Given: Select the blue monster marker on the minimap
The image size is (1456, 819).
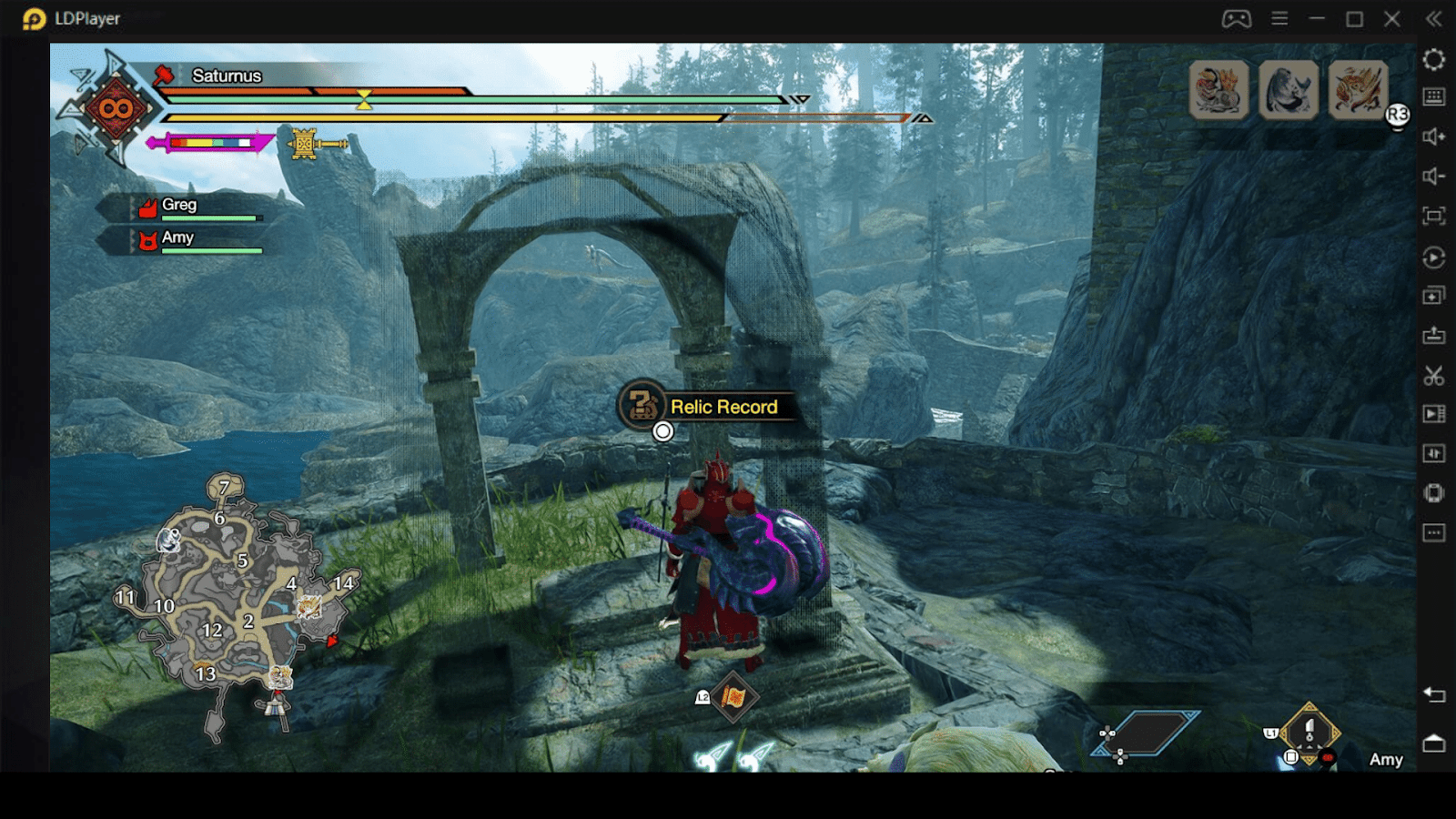Looking at the screenshot, I should pos(169,541).
